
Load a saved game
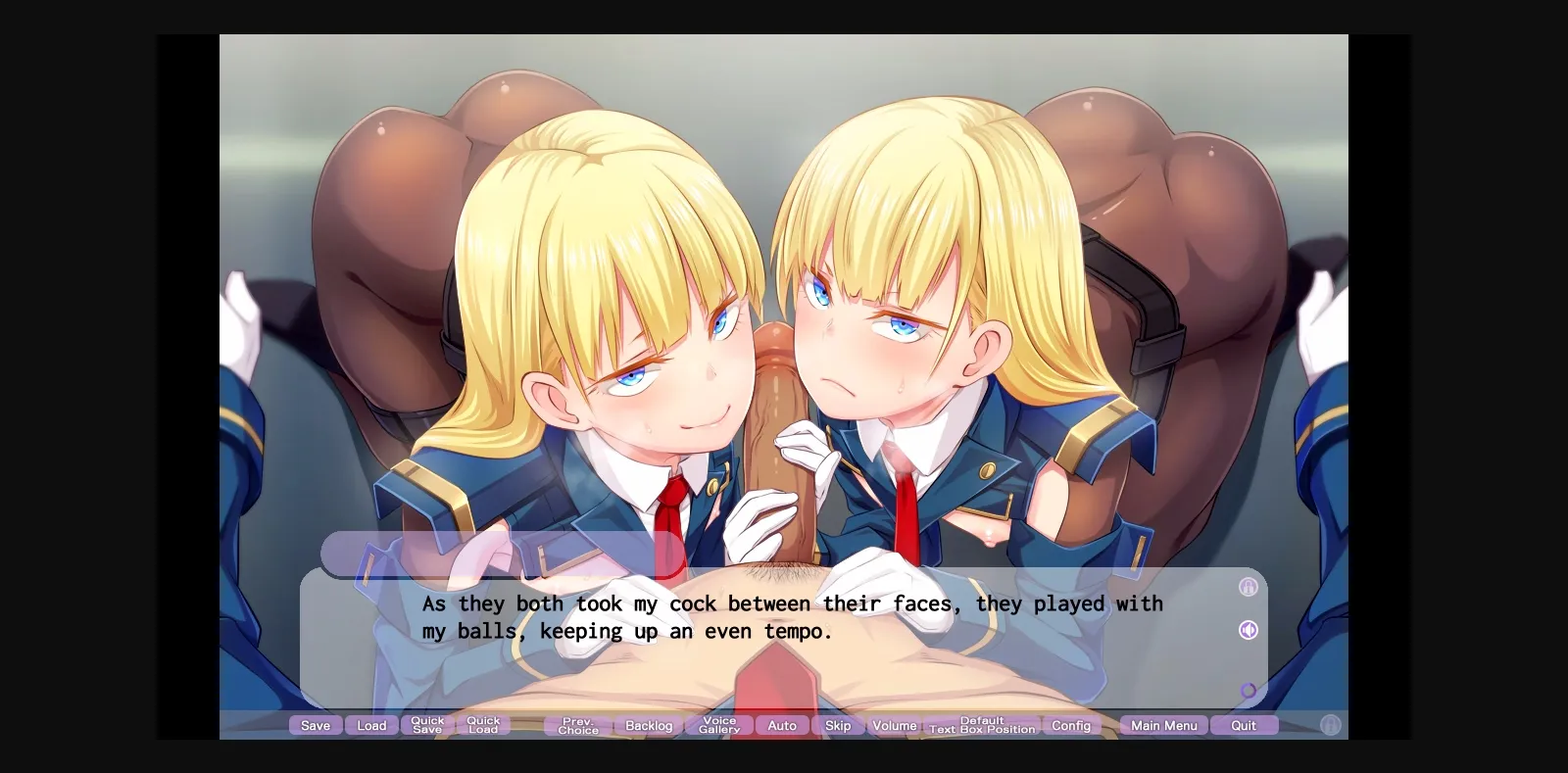(371, 725)
